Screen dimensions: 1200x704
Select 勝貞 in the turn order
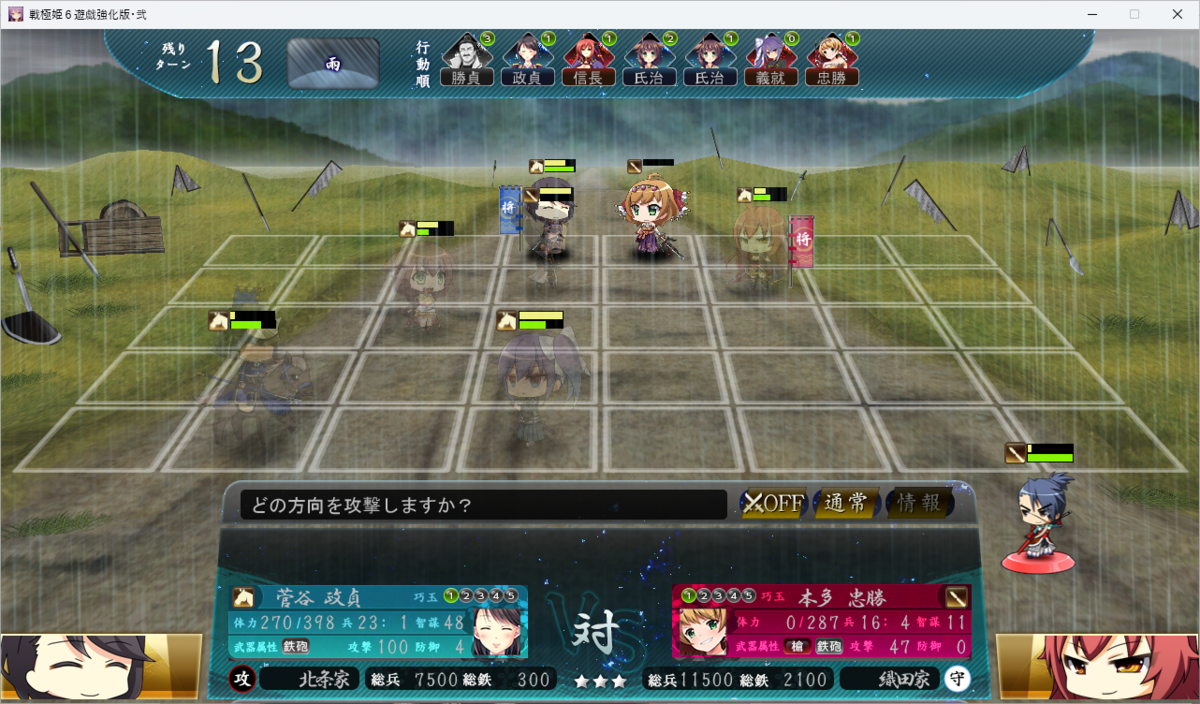(467, 61)
